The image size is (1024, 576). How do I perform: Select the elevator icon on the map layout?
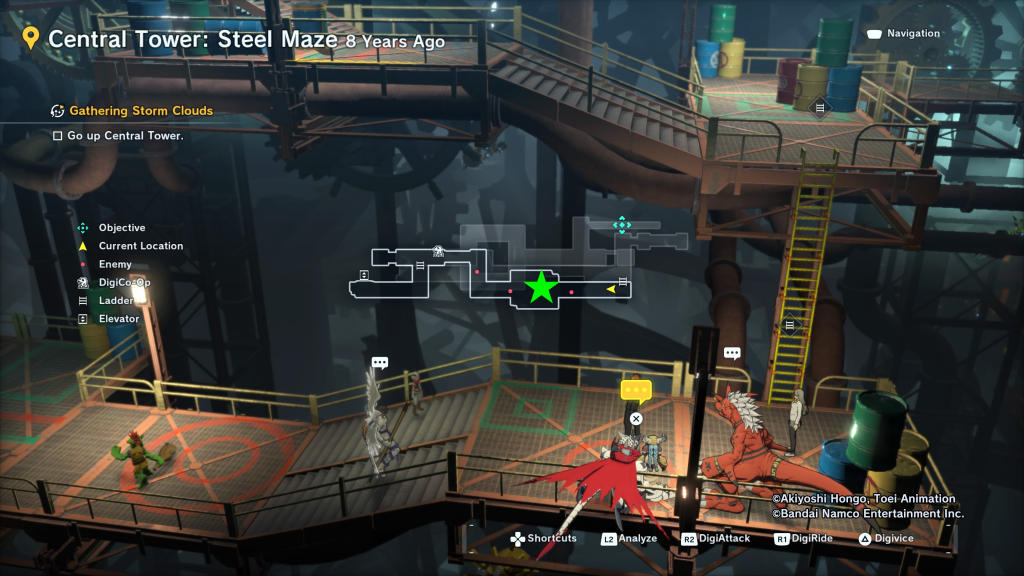[364, 274]
